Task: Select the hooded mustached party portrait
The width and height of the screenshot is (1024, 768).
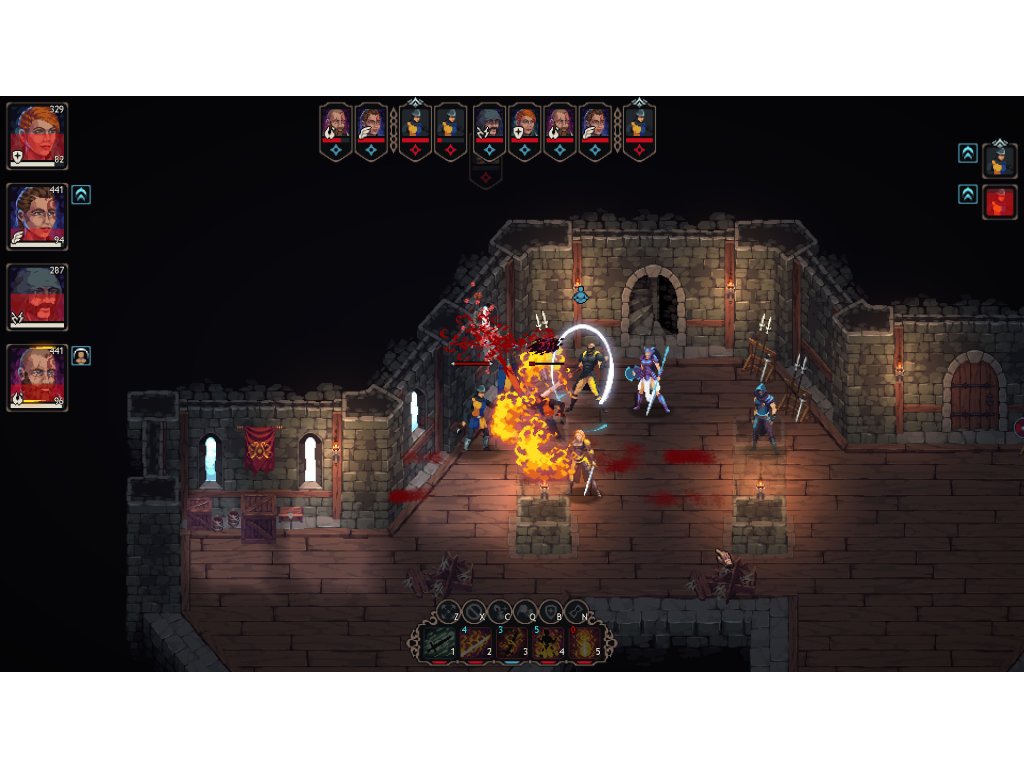Action: tap(37, 296)
